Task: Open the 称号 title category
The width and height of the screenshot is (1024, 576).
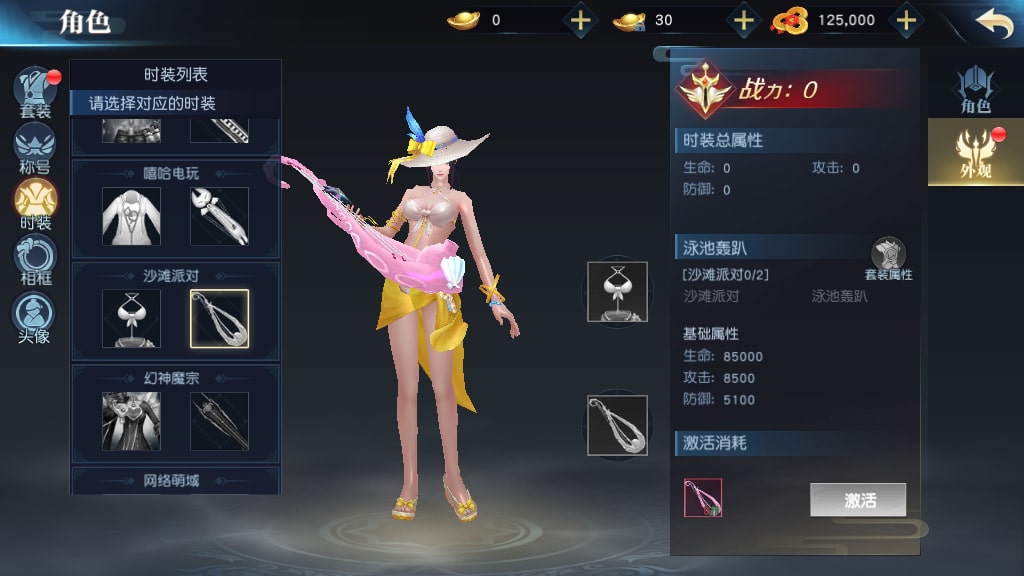Action: click(x=35, y=147)
